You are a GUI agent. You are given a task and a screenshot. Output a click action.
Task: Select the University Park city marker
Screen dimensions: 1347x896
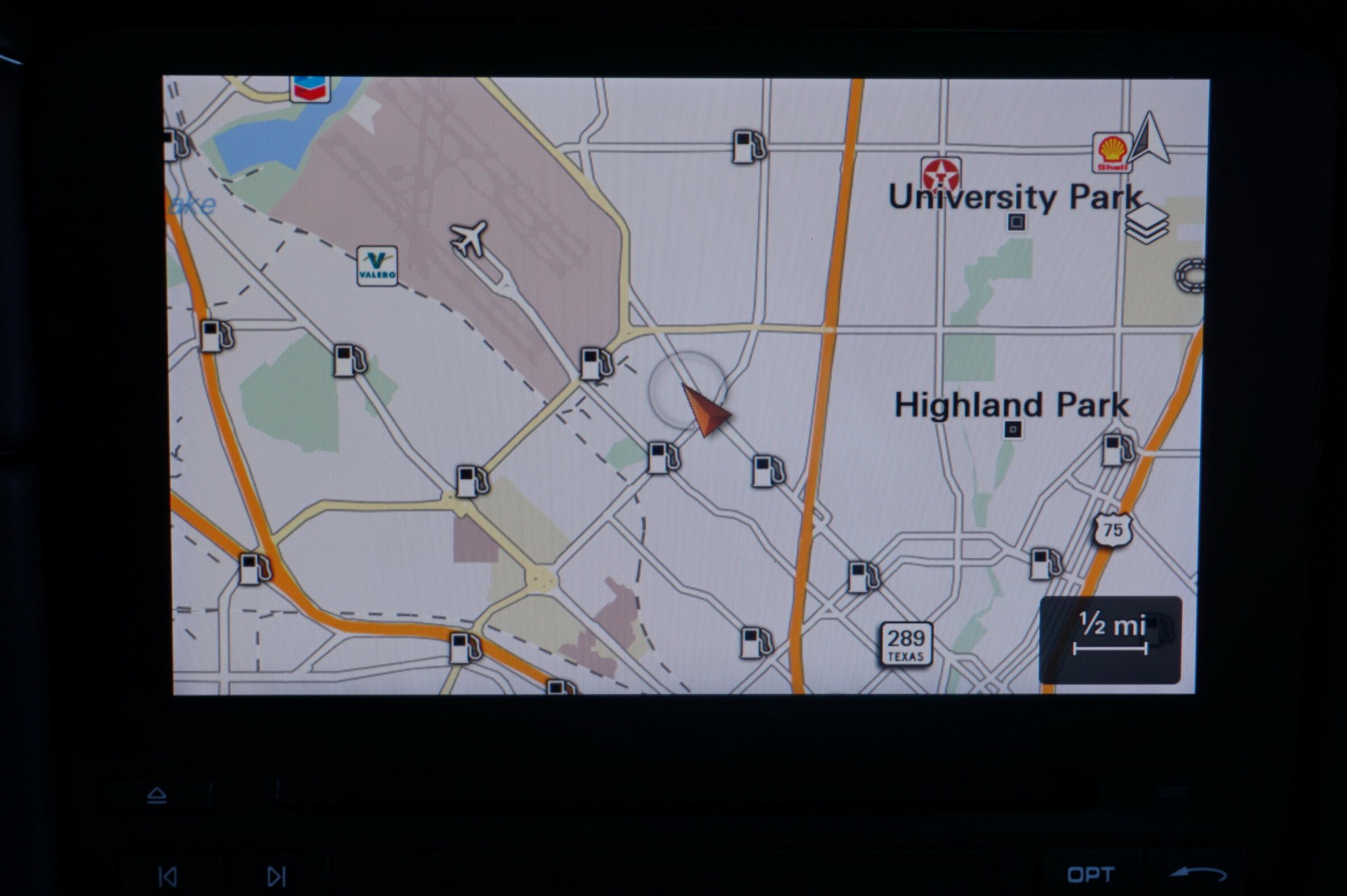pos(1016,222)
